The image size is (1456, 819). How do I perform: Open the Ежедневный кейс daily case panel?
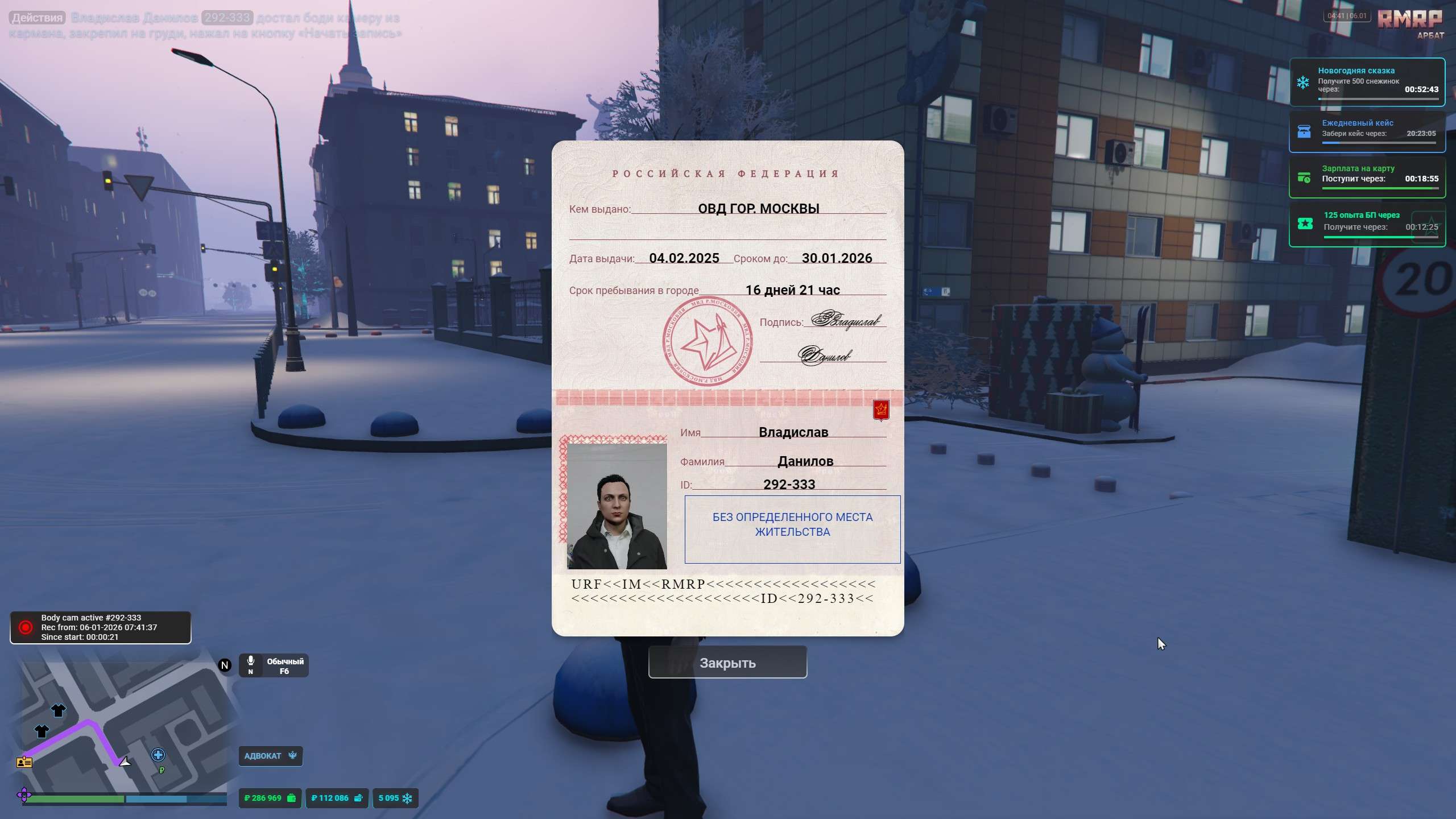pyautogui.click(x=1367, y=131)
